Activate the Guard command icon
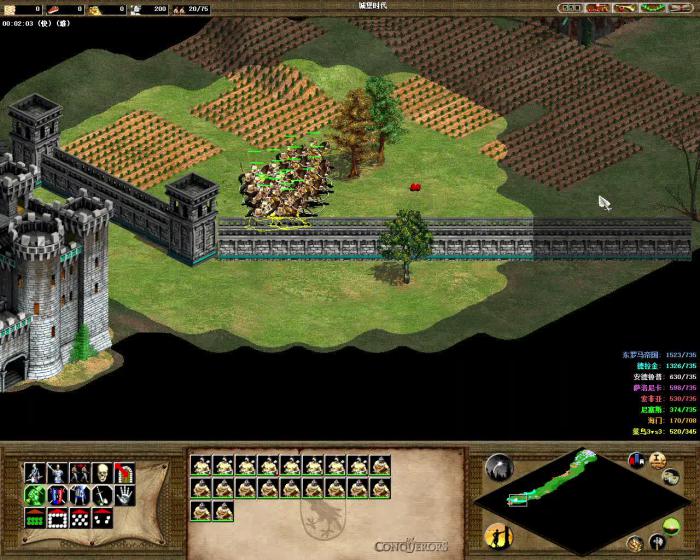 click(x=56, y=495)
